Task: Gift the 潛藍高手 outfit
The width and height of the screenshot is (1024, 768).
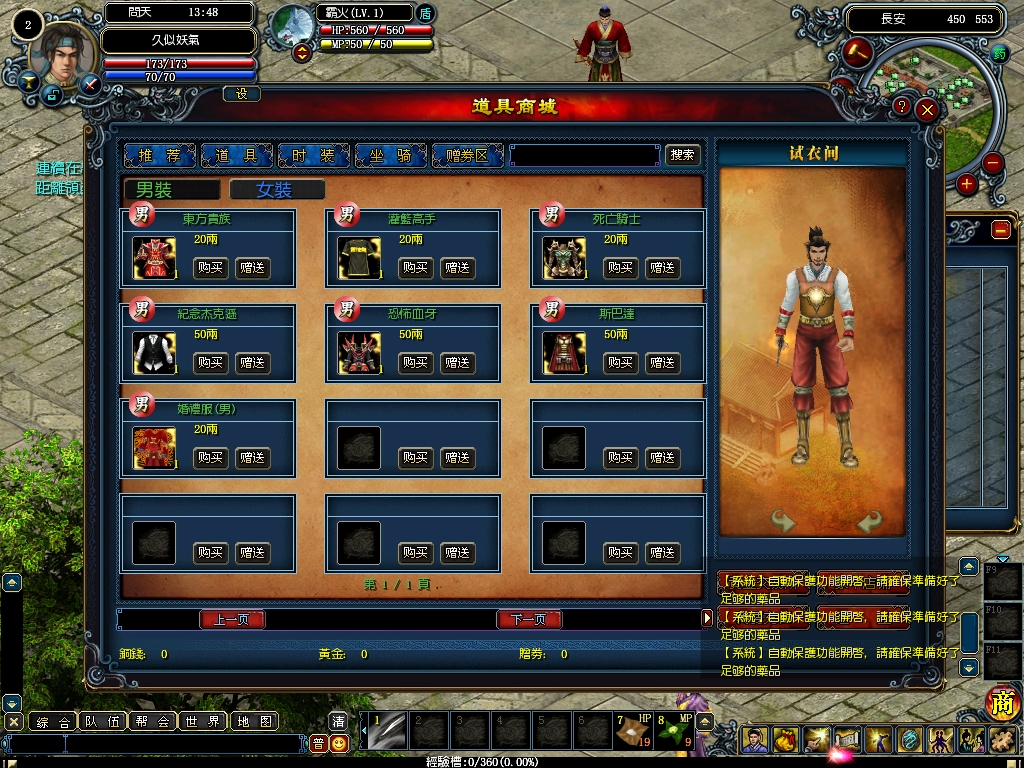Action: click(x=458, y=268)
